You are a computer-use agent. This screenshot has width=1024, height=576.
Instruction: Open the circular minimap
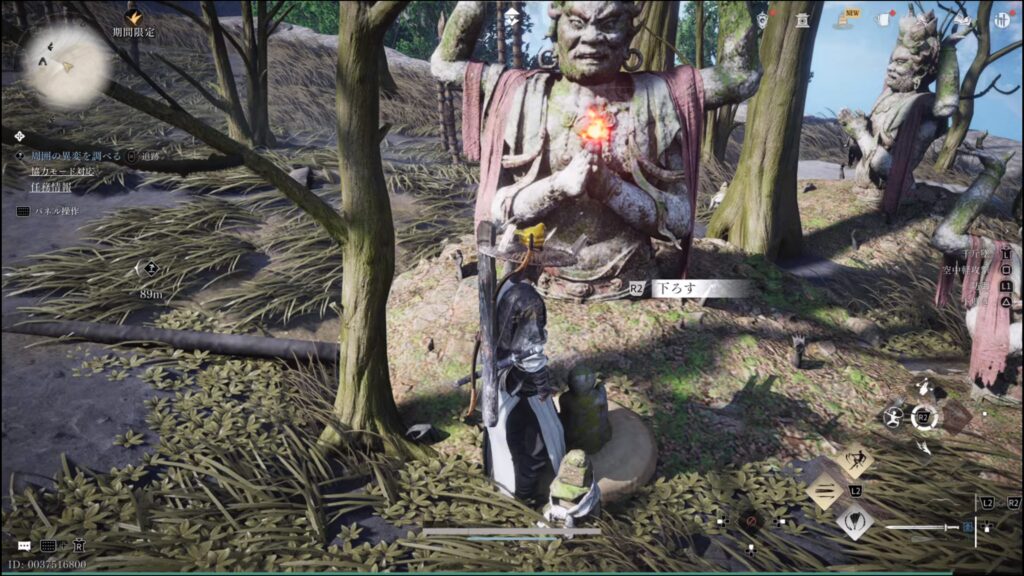point(67,65)
